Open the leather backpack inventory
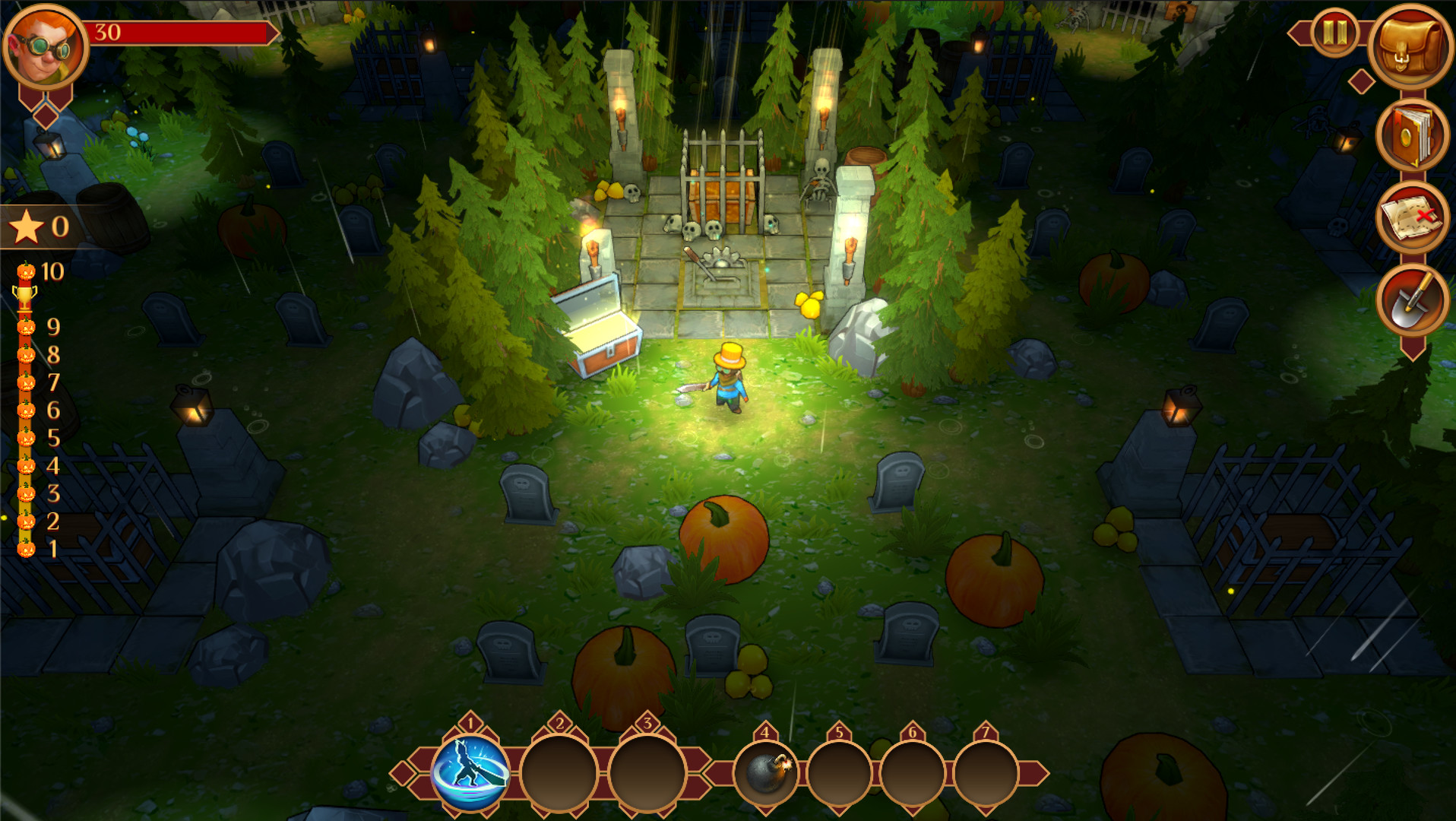 pos(1411,46)
